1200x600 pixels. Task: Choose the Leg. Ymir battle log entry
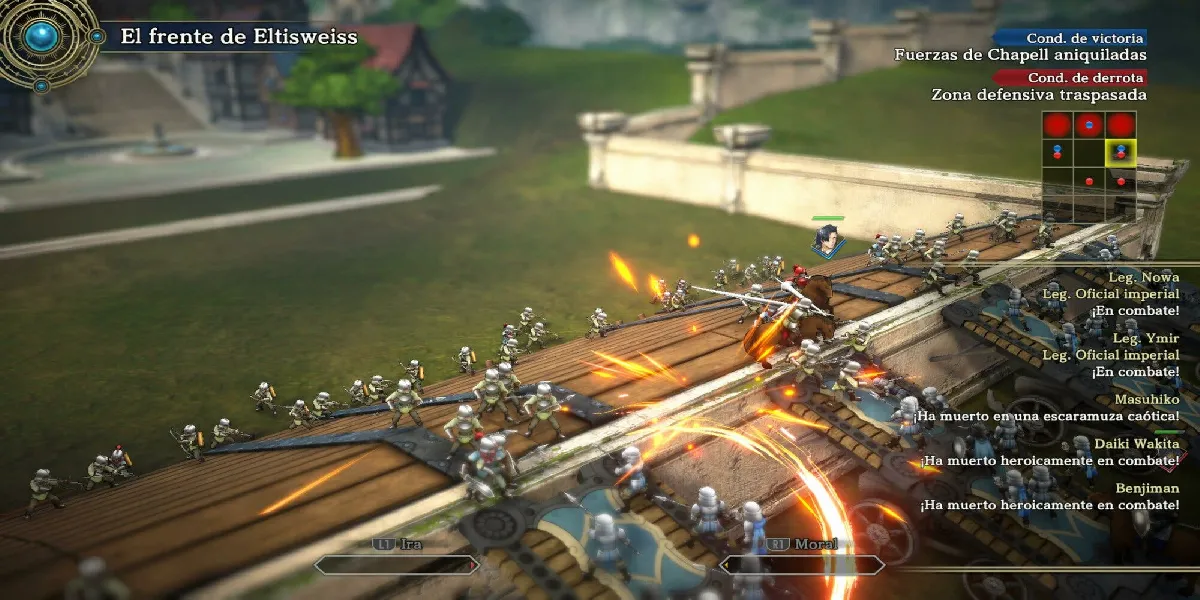1153,337
